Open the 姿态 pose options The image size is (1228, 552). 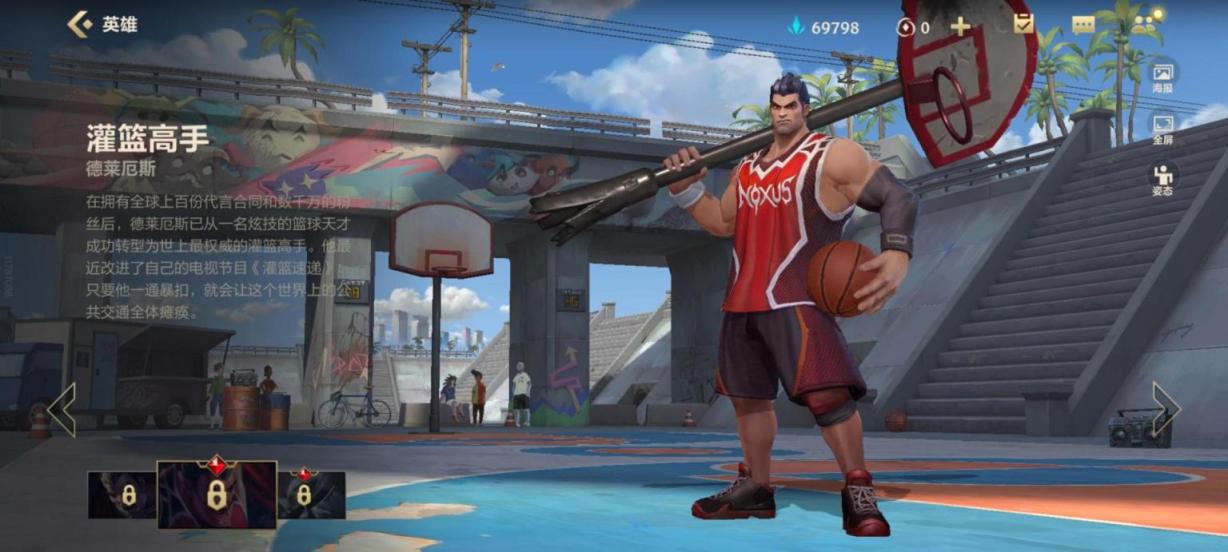tap(1162, 179)
